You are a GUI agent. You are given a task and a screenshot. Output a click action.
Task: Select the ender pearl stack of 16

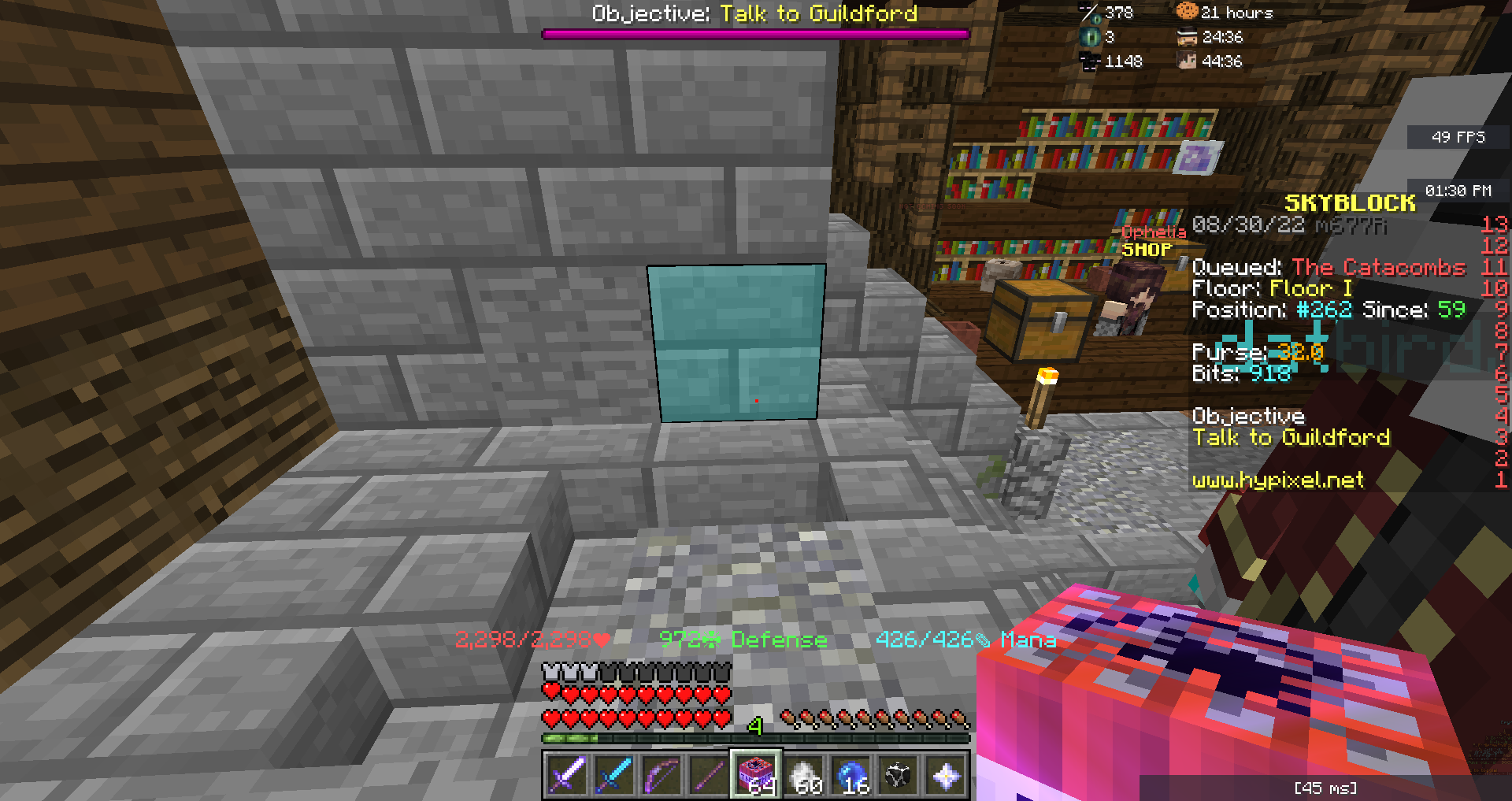click(852, 776)
